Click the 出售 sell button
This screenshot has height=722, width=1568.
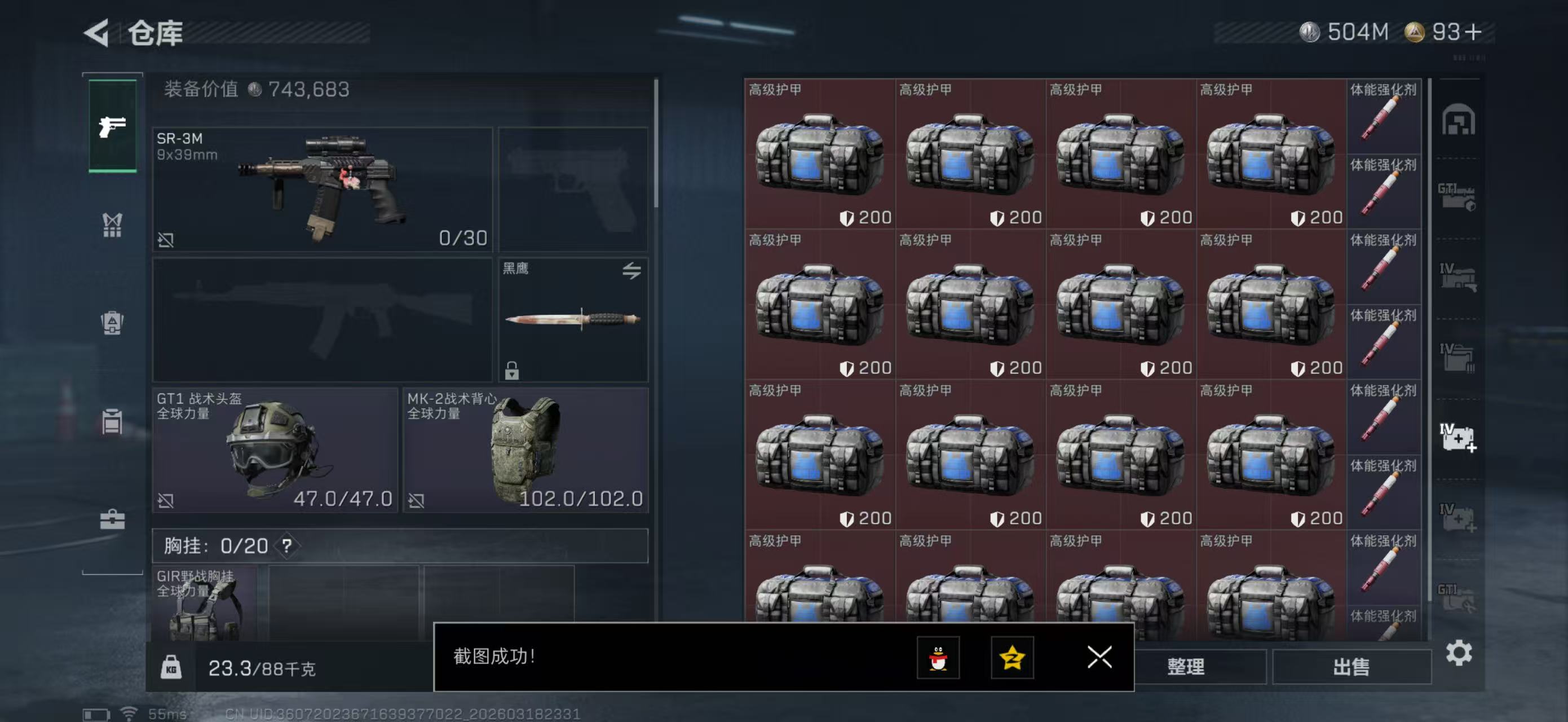[1351, 667]
